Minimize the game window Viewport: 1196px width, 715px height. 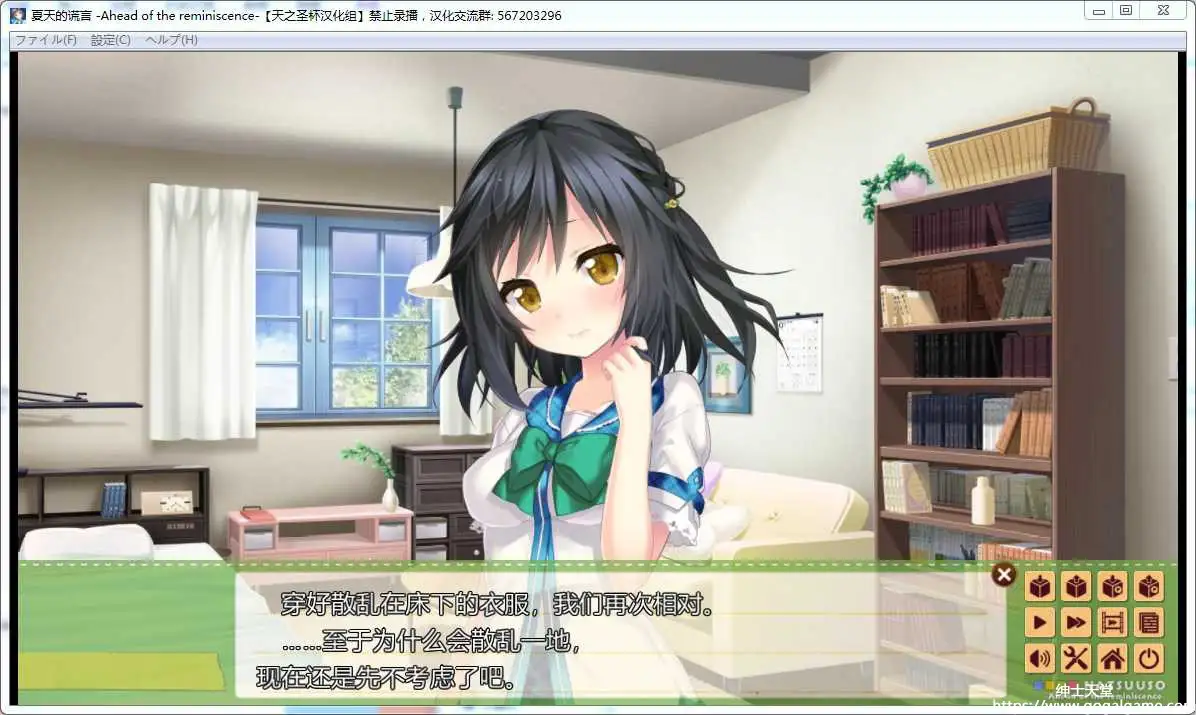[x=1098, y=11]
